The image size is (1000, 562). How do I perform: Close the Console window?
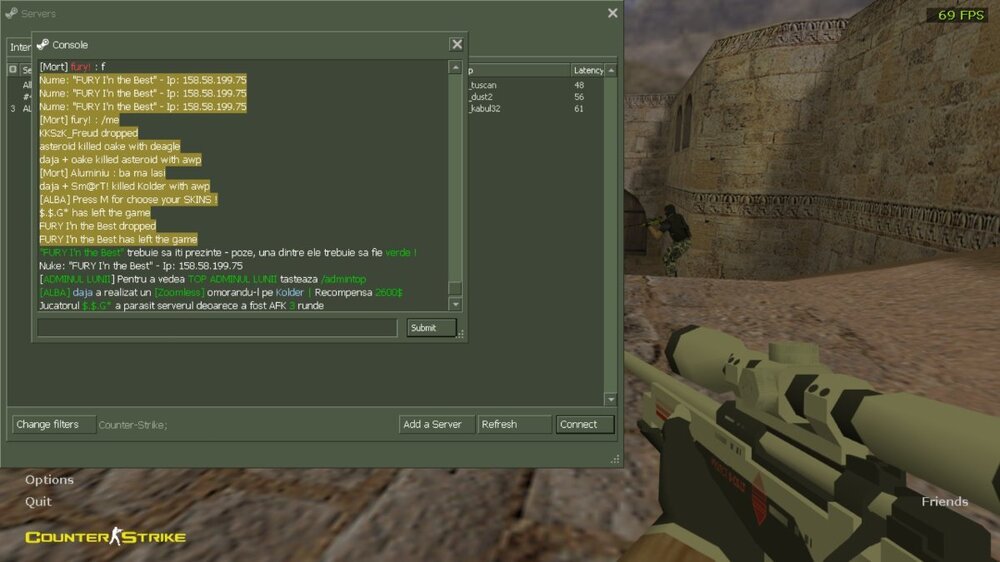tap(456, 44)
